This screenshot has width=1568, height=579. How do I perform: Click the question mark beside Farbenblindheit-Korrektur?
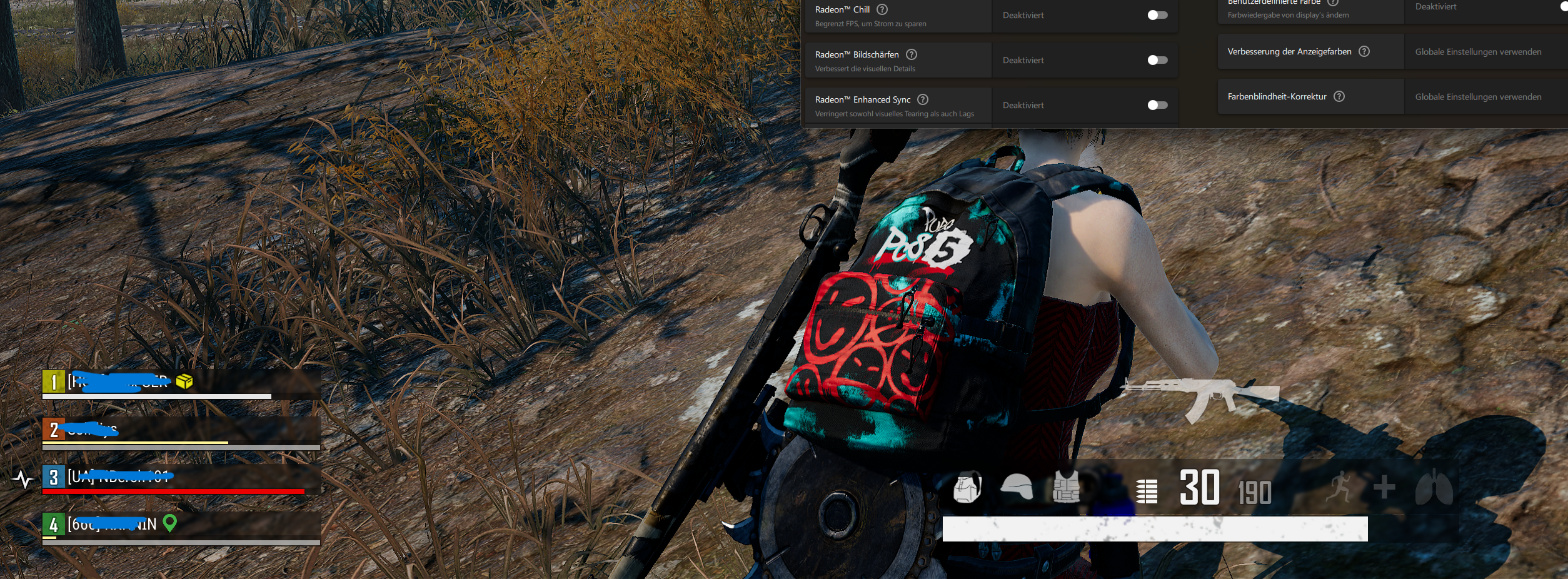tap(1340, 95)
